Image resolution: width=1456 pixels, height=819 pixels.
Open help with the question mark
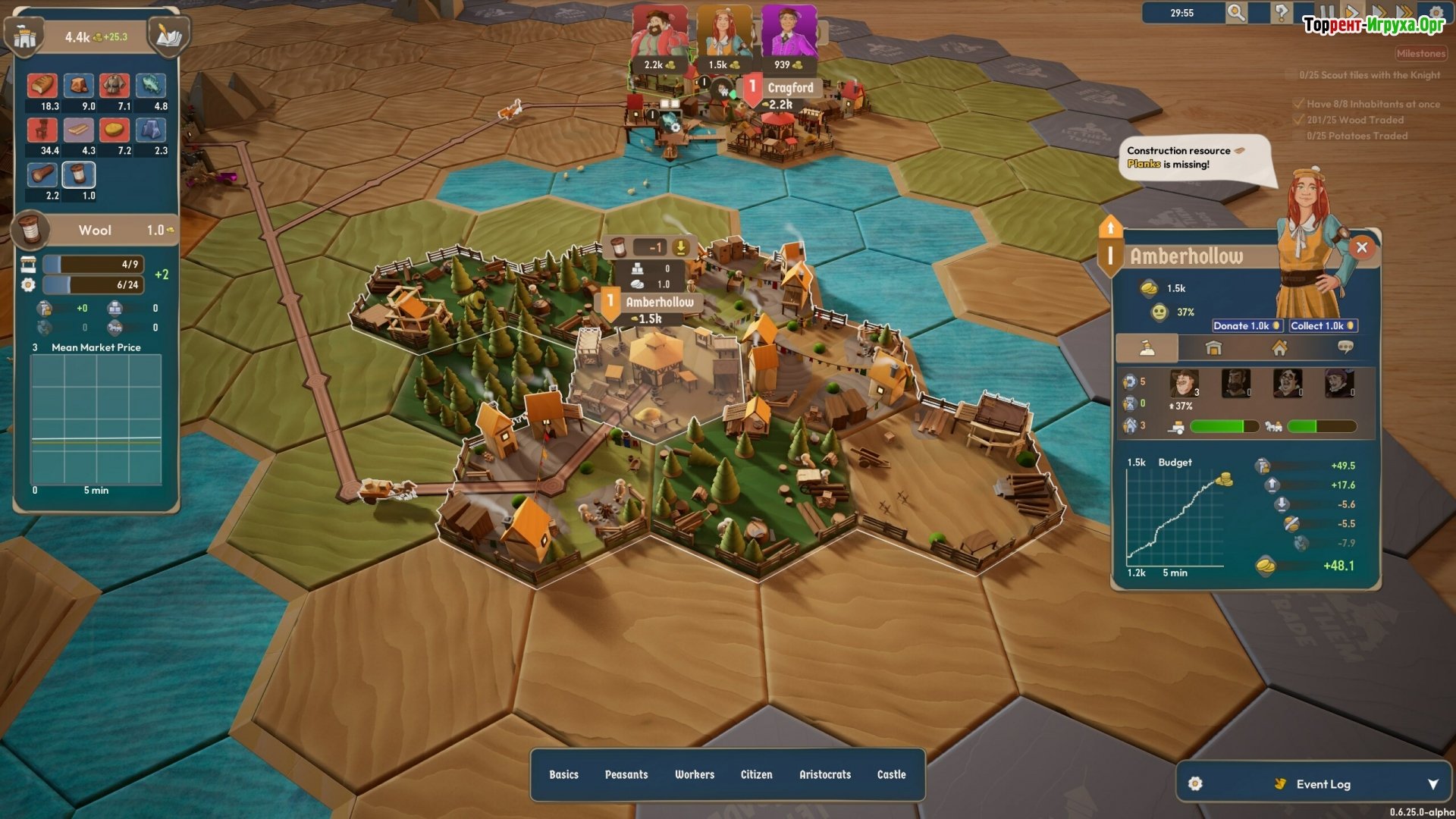1281,13
